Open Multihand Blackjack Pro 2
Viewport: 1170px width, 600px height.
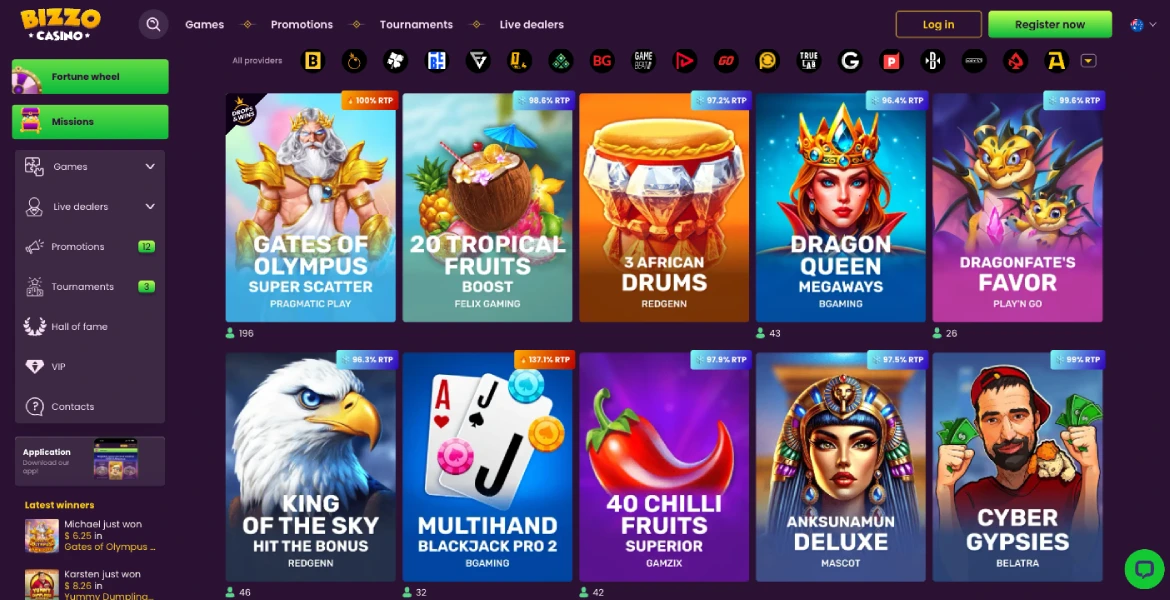(487, 467)
